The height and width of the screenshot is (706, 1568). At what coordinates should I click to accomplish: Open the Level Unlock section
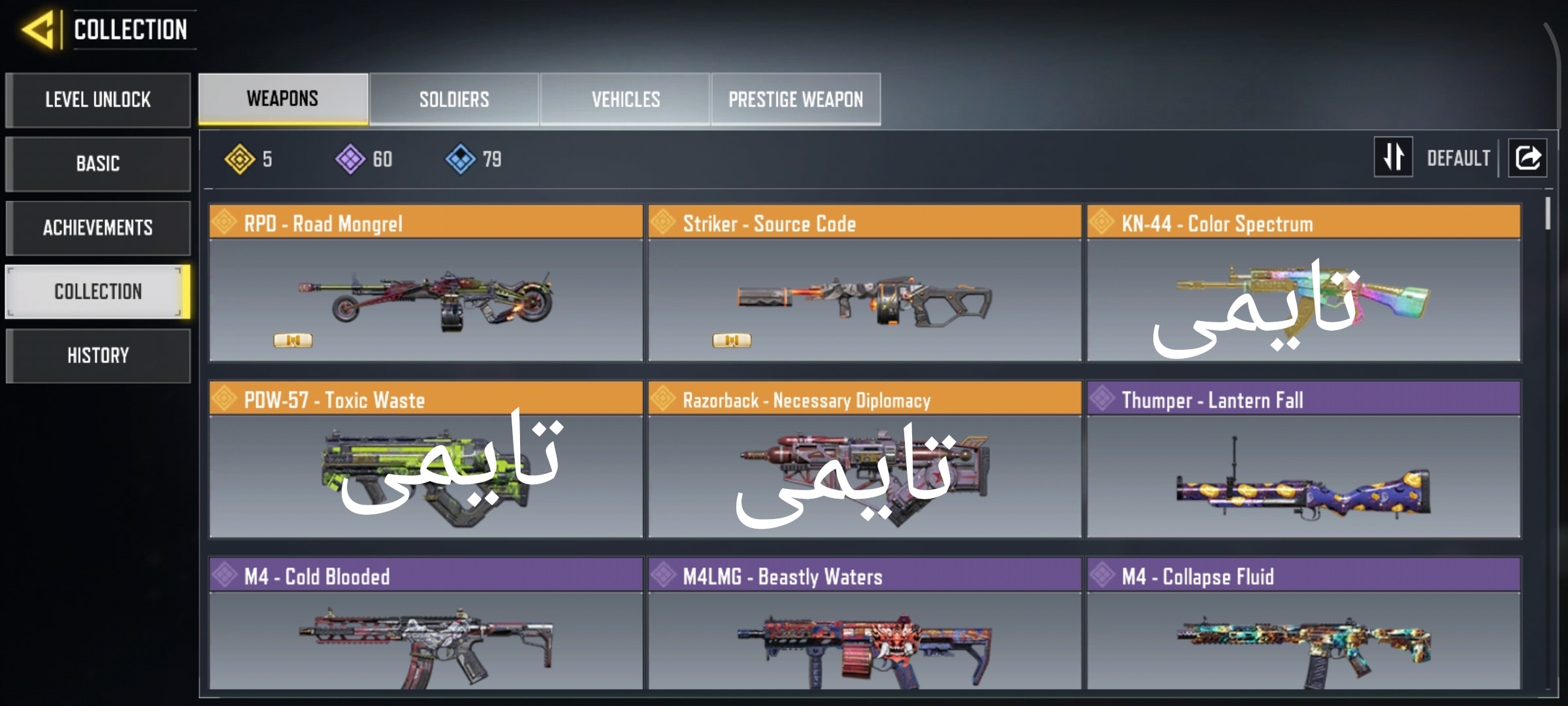pos(98,100)
